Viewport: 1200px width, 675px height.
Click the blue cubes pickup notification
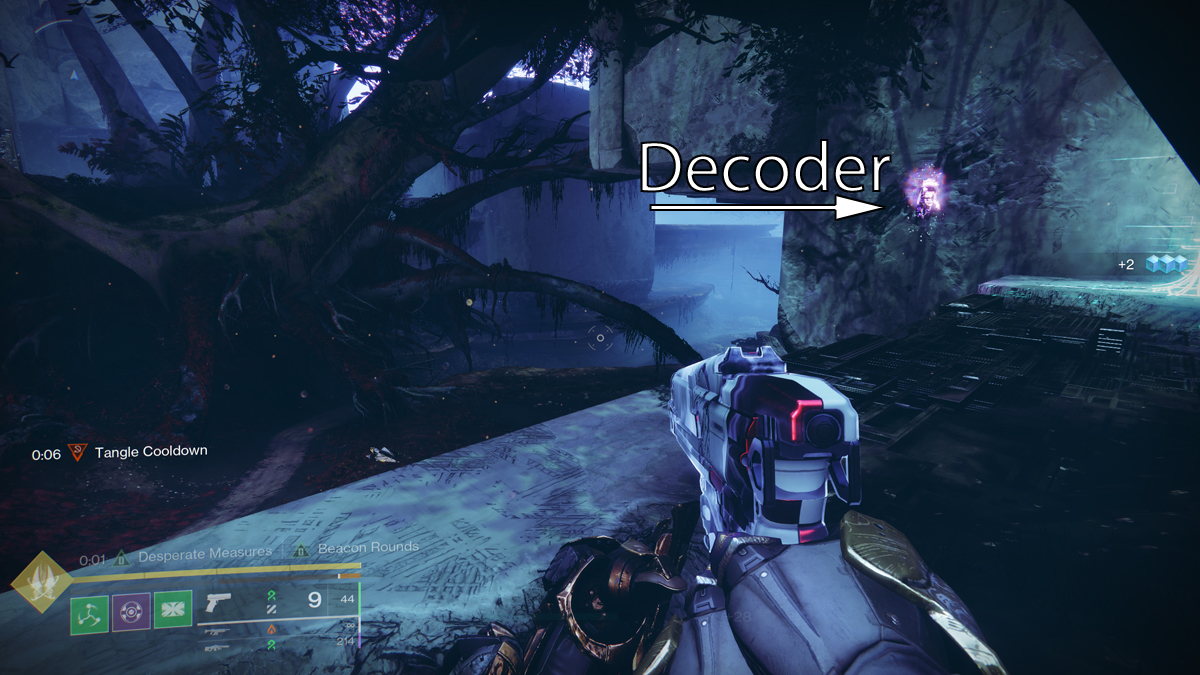[1165, 264]
